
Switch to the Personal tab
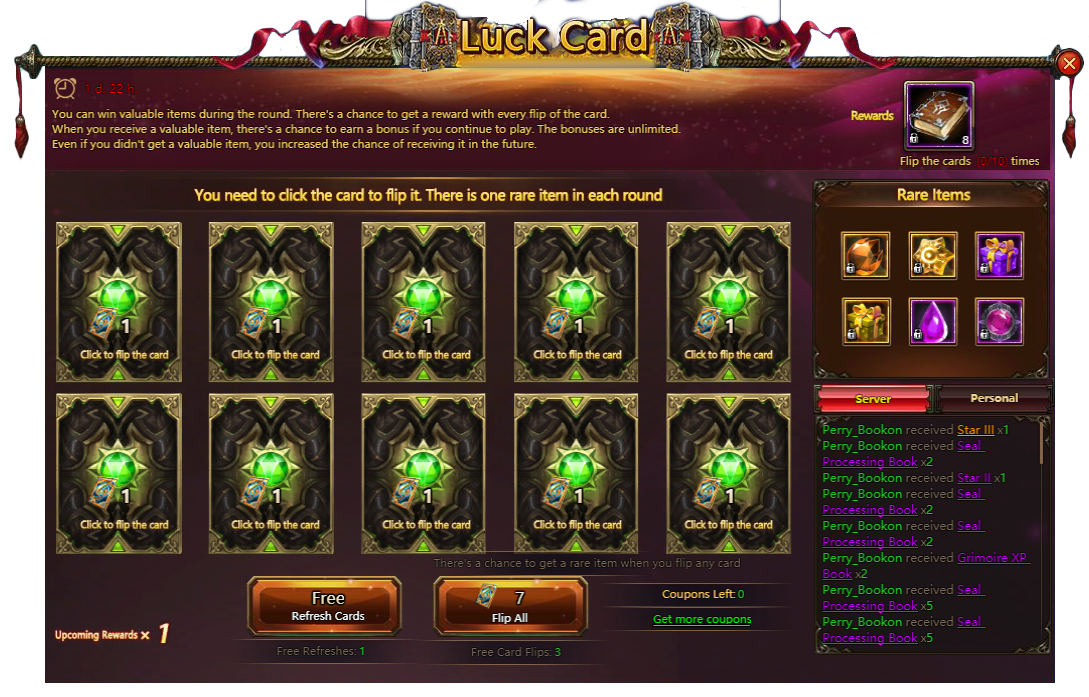(994, 398)
